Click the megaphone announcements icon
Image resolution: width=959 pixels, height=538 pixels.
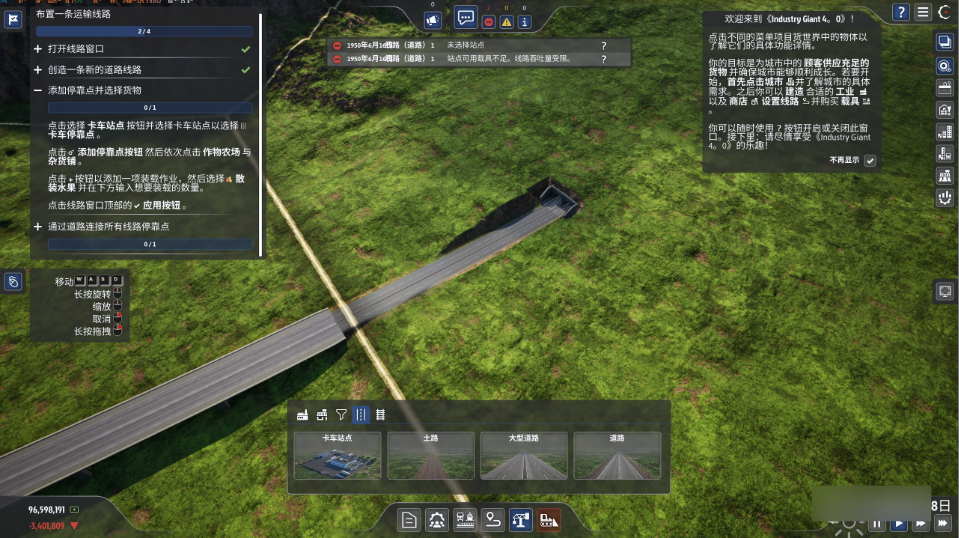(433, 19)
